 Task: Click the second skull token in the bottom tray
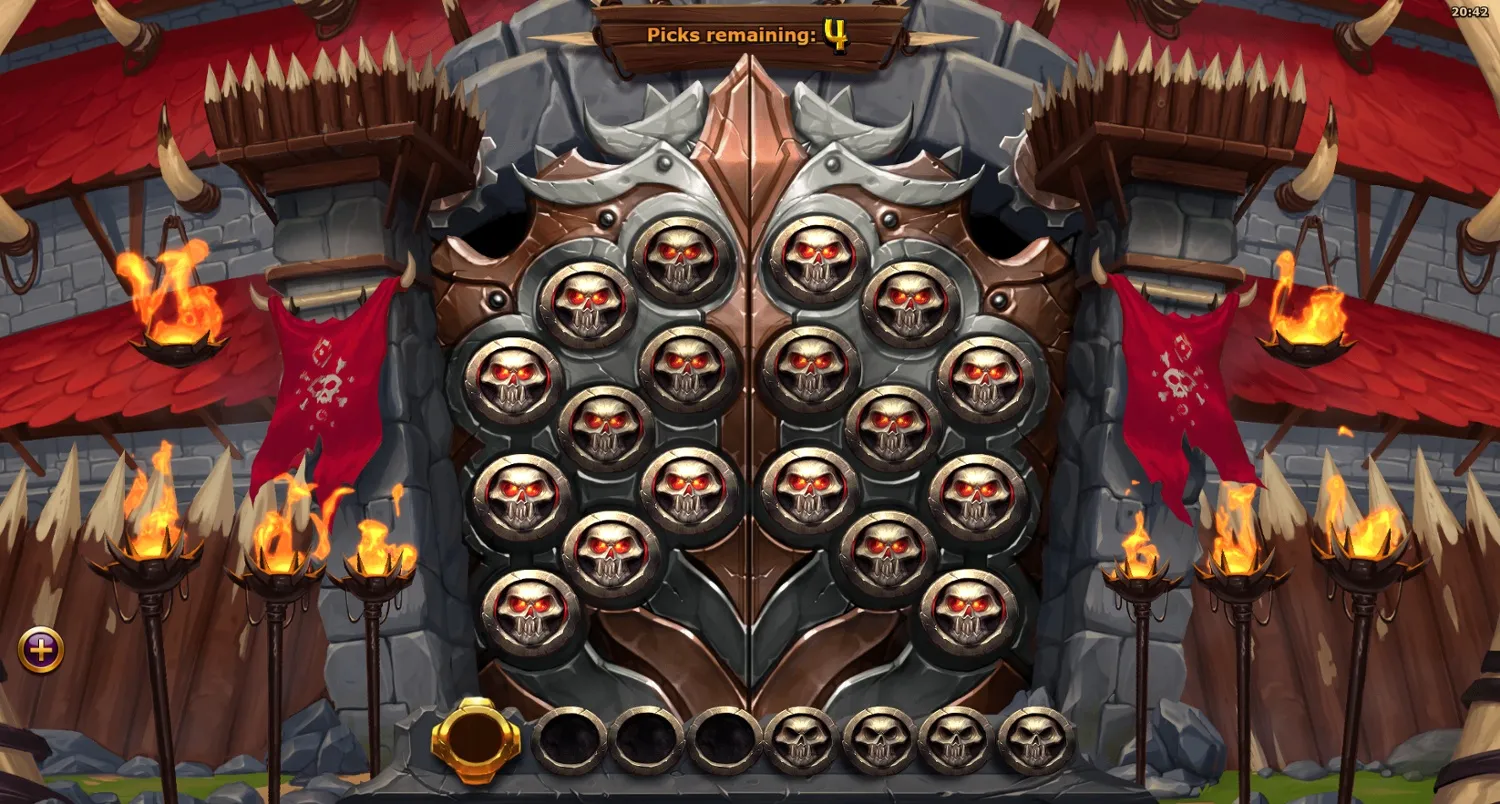pyautogui.click(x=878, y=738)
